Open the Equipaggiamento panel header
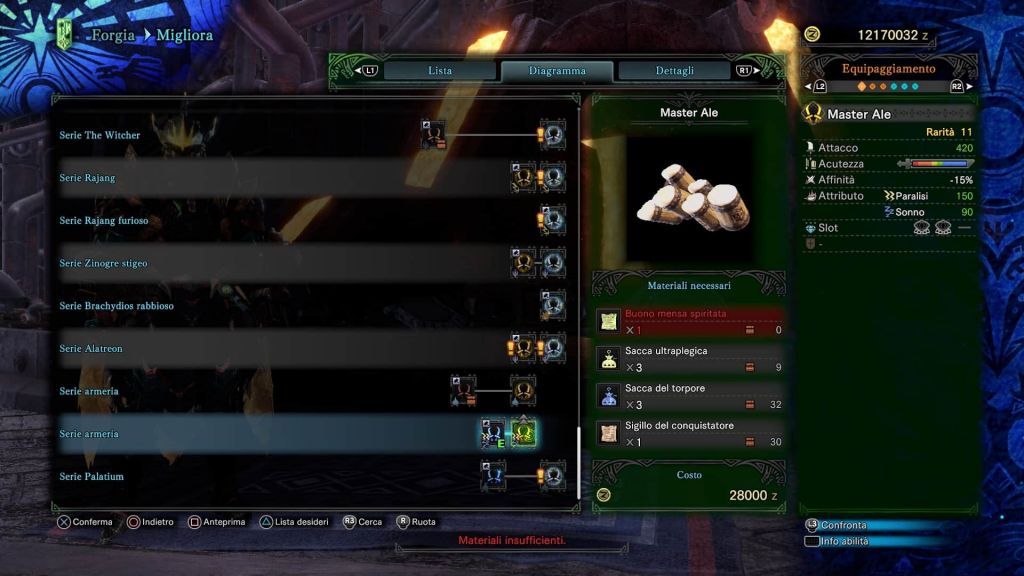The width and height of the screenshot is (1024, 576). pos(888,69)
